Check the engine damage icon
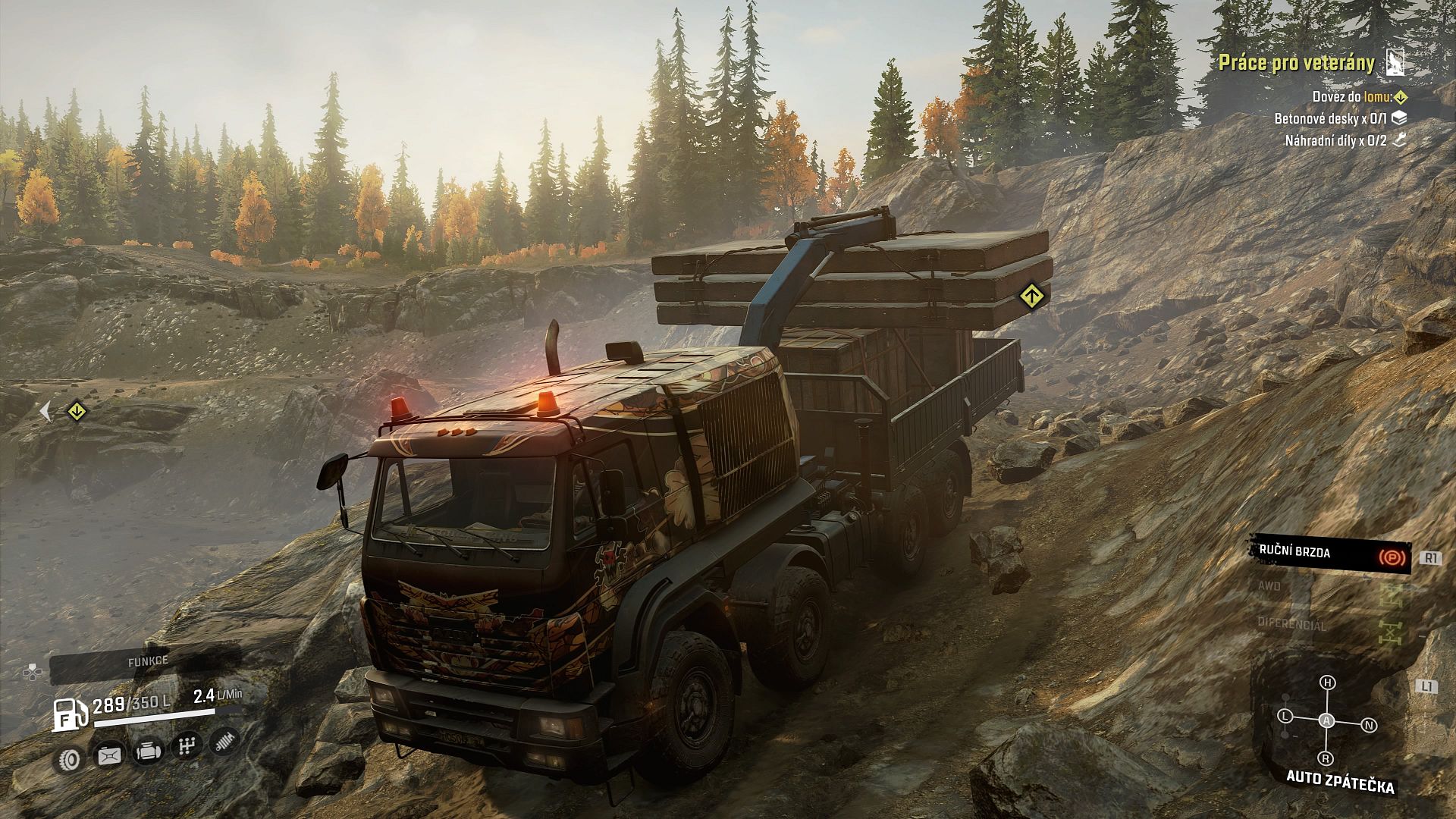The width and height of the screenshot is (1456, 819). coord(149,752)
